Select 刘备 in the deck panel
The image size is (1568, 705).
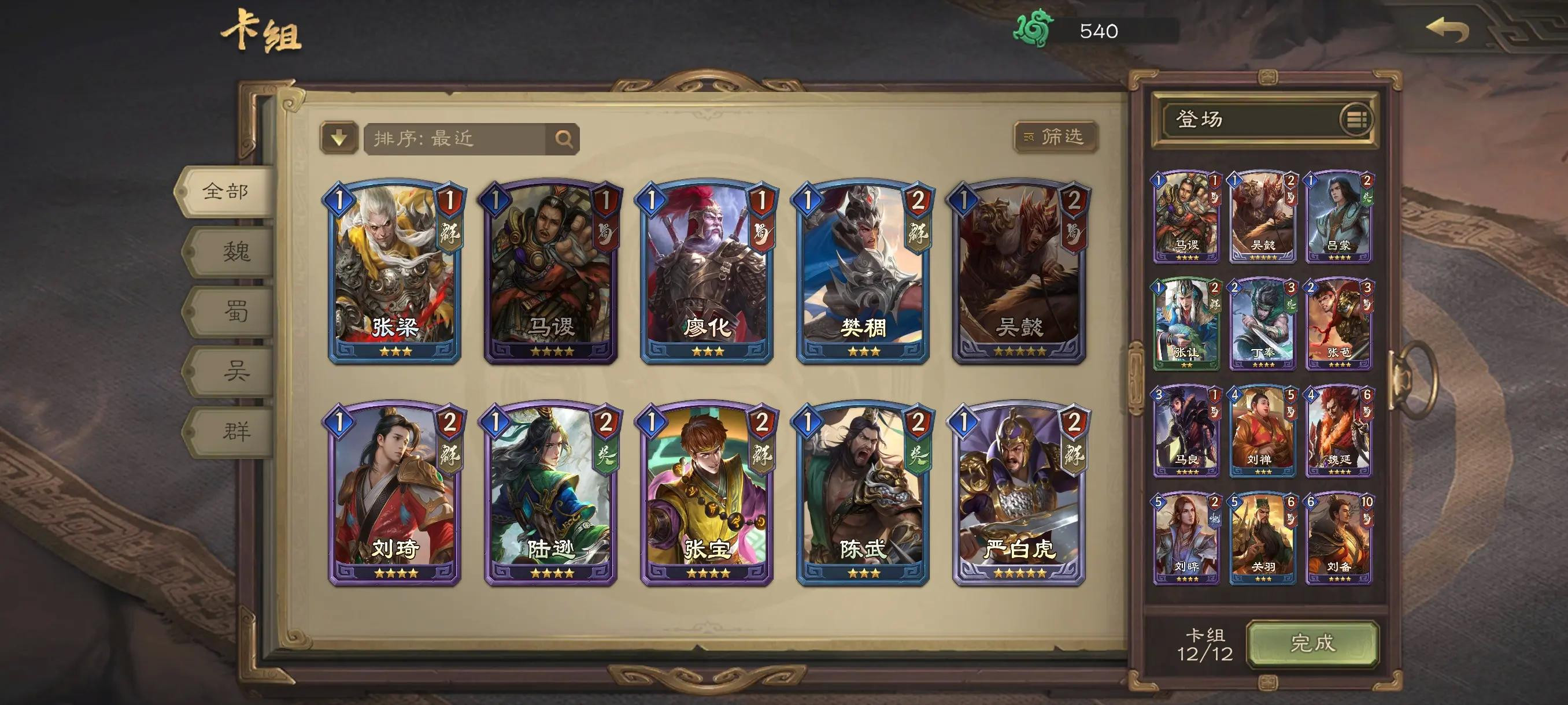point(1338,539)
